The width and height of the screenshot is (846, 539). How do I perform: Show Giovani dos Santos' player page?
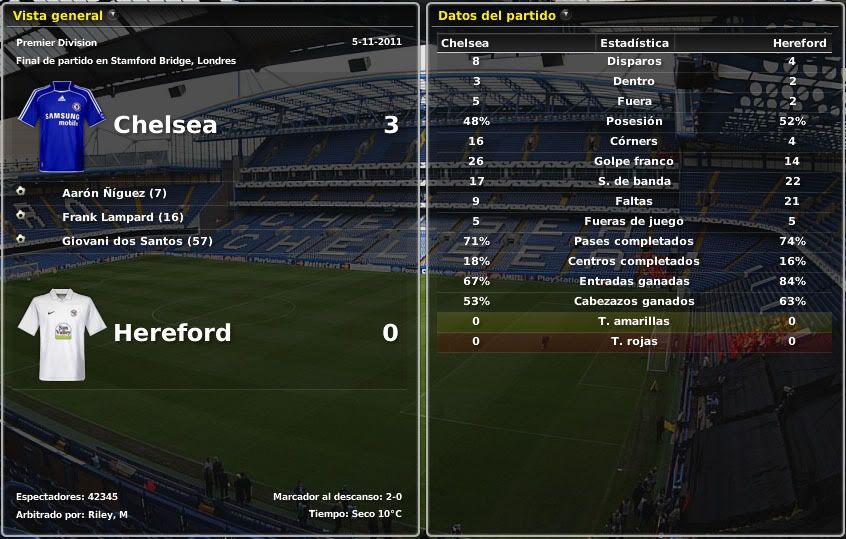pyautogui.click(x=137, y=241)
